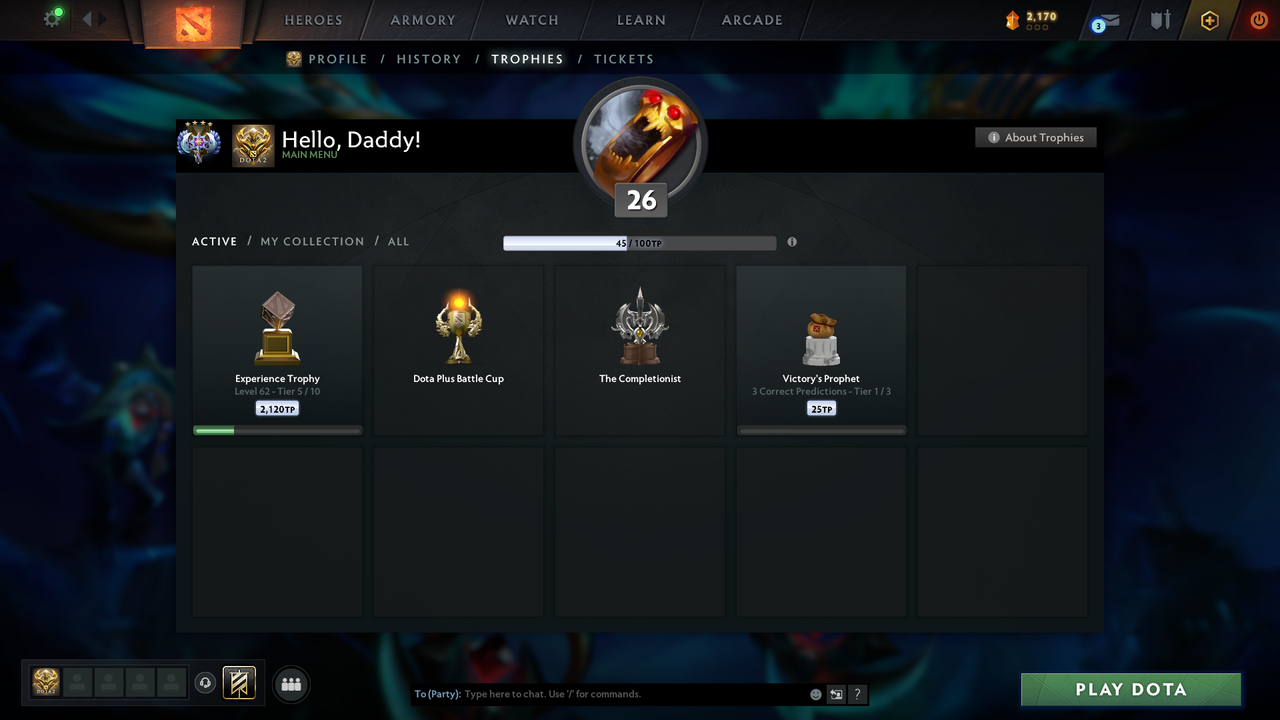Click the Dota Plus hexagon plus icon

point(1209,20)
